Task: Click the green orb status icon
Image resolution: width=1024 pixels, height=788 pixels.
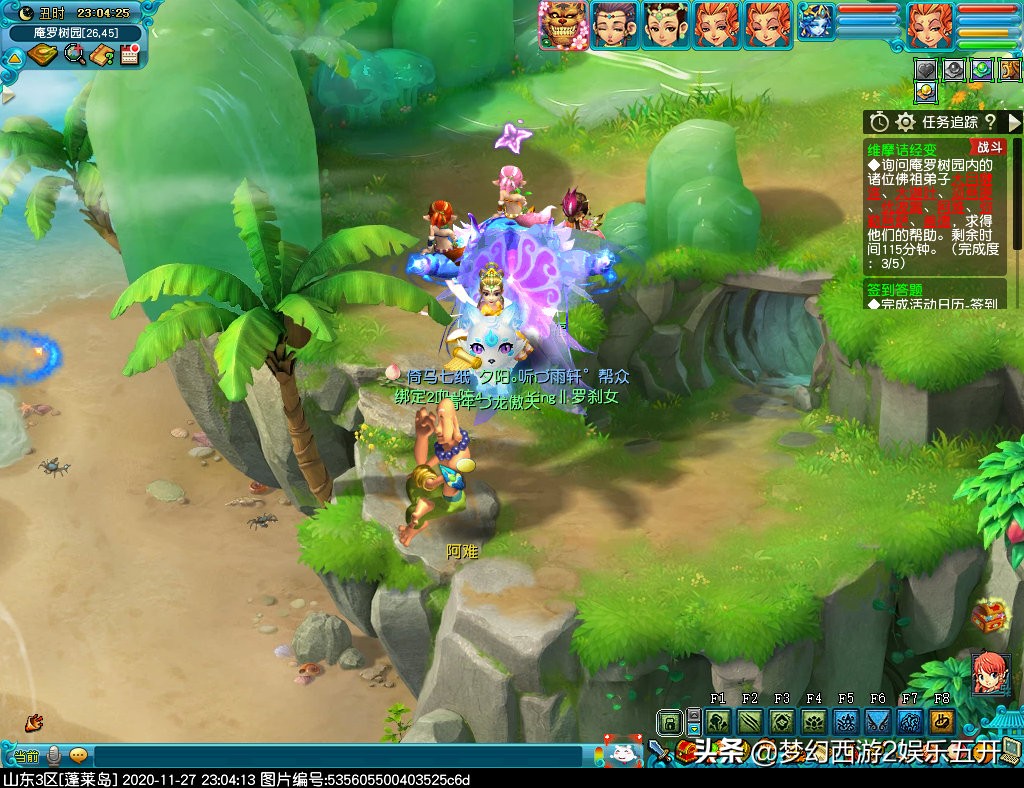Action: [x=982, y=70]
